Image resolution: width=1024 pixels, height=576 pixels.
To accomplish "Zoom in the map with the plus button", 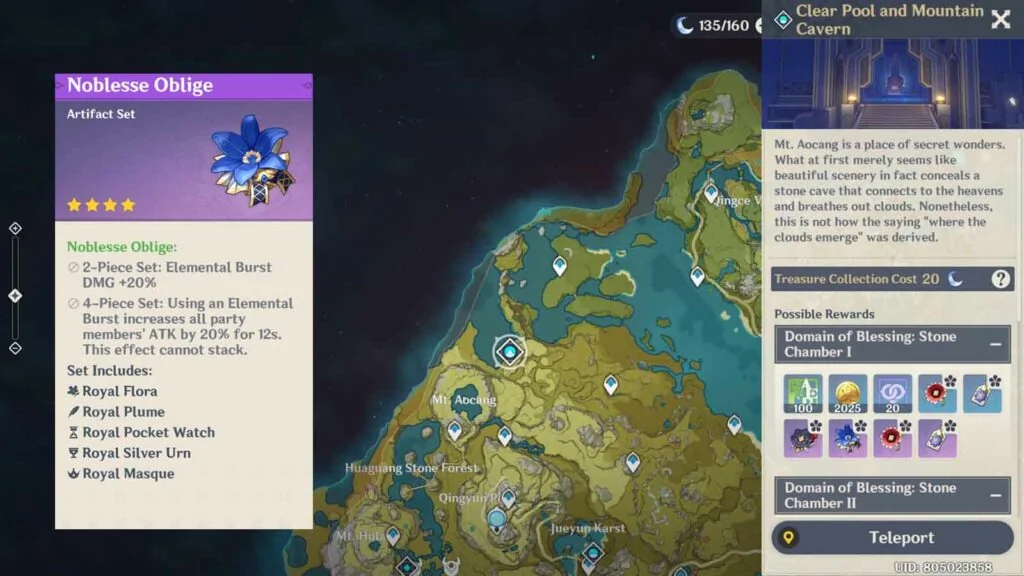I will pos(15,228).
